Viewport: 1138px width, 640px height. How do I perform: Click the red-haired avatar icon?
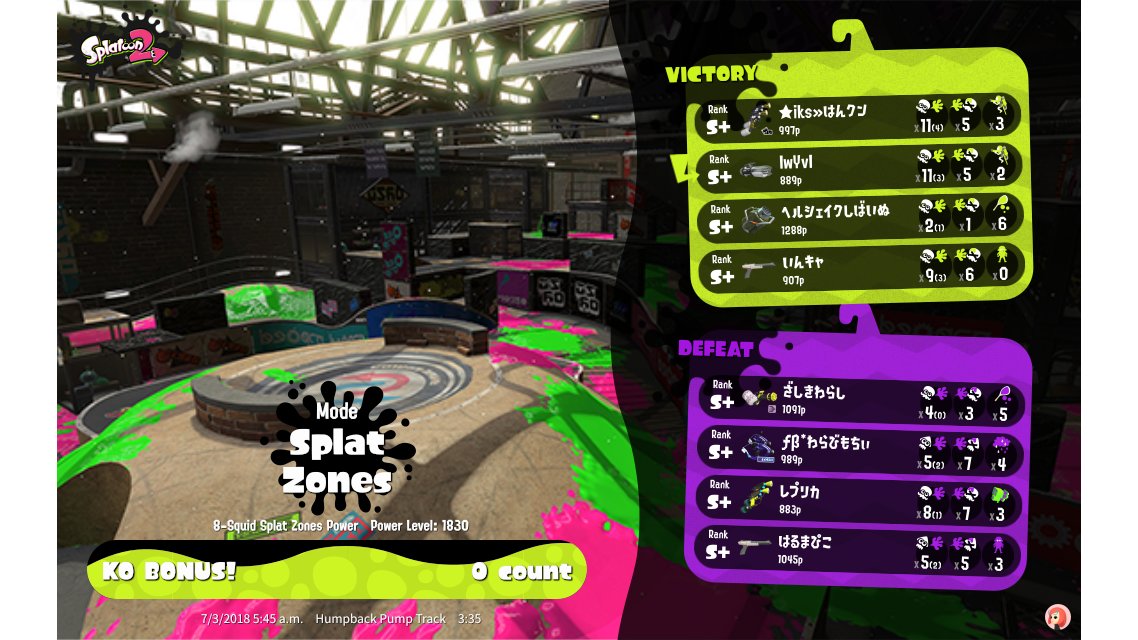pos(1056,616)
